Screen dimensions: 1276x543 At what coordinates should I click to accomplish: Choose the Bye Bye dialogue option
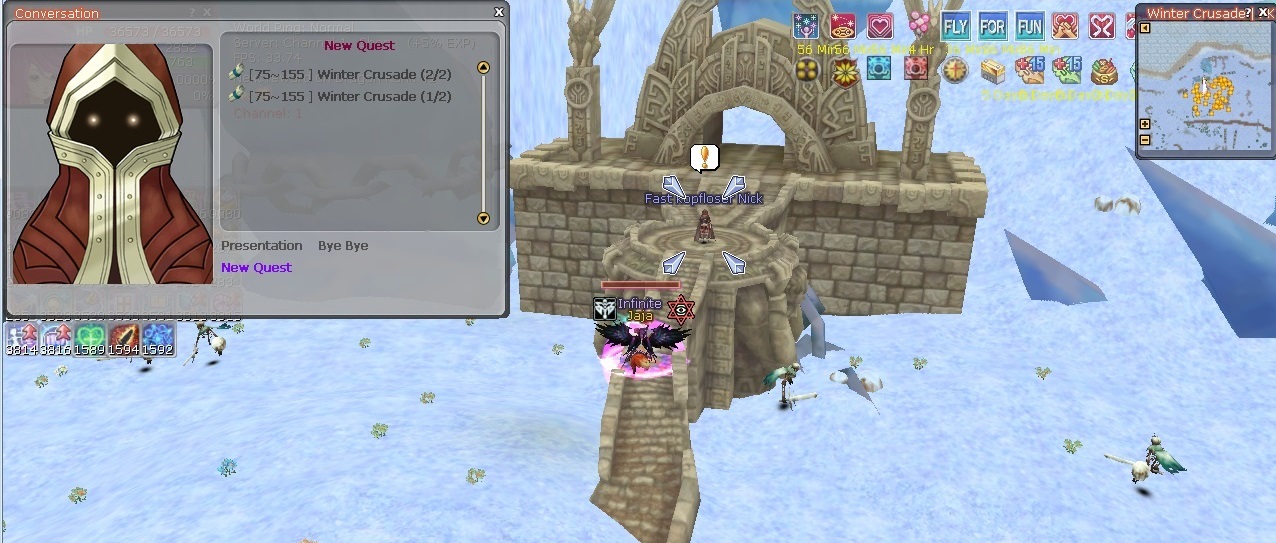pyautogui.click(x=343, y=246)
